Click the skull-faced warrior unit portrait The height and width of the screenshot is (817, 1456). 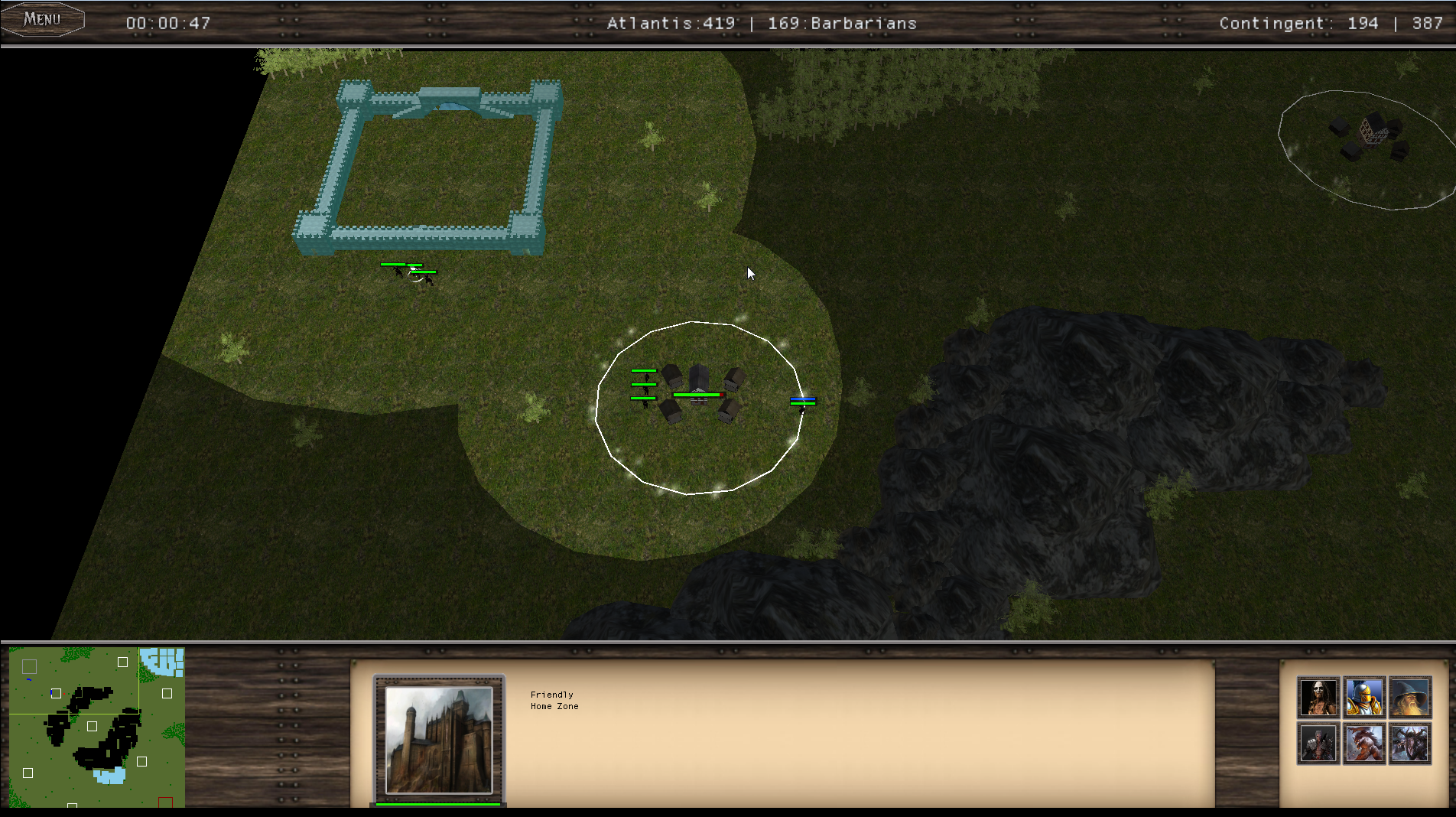point(1318,697)
